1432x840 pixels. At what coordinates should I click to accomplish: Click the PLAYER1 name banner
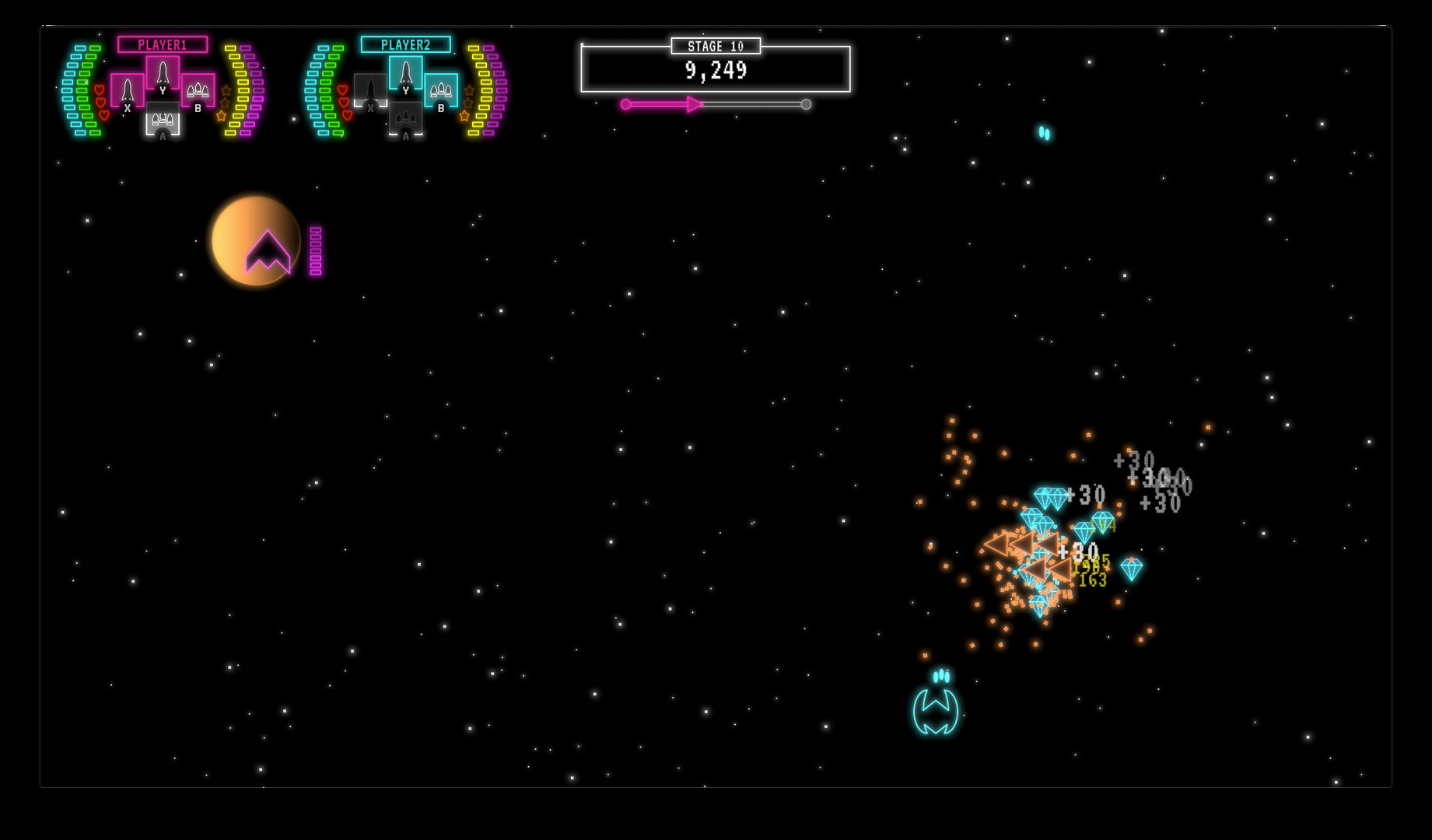click(x=162, y=44)
